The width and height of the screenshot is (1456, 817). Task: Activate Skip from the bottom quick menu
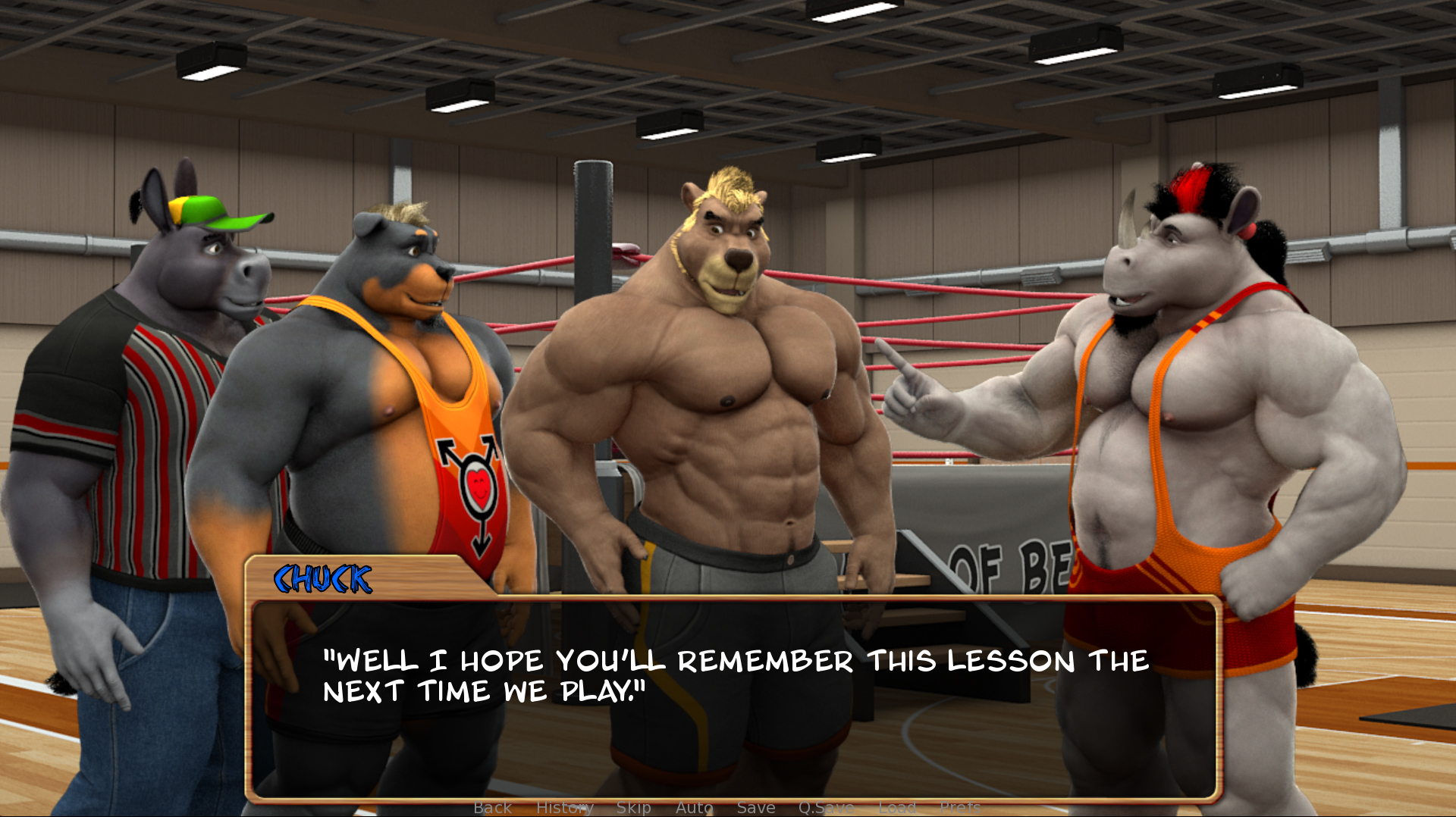click(x=635, y=807)
